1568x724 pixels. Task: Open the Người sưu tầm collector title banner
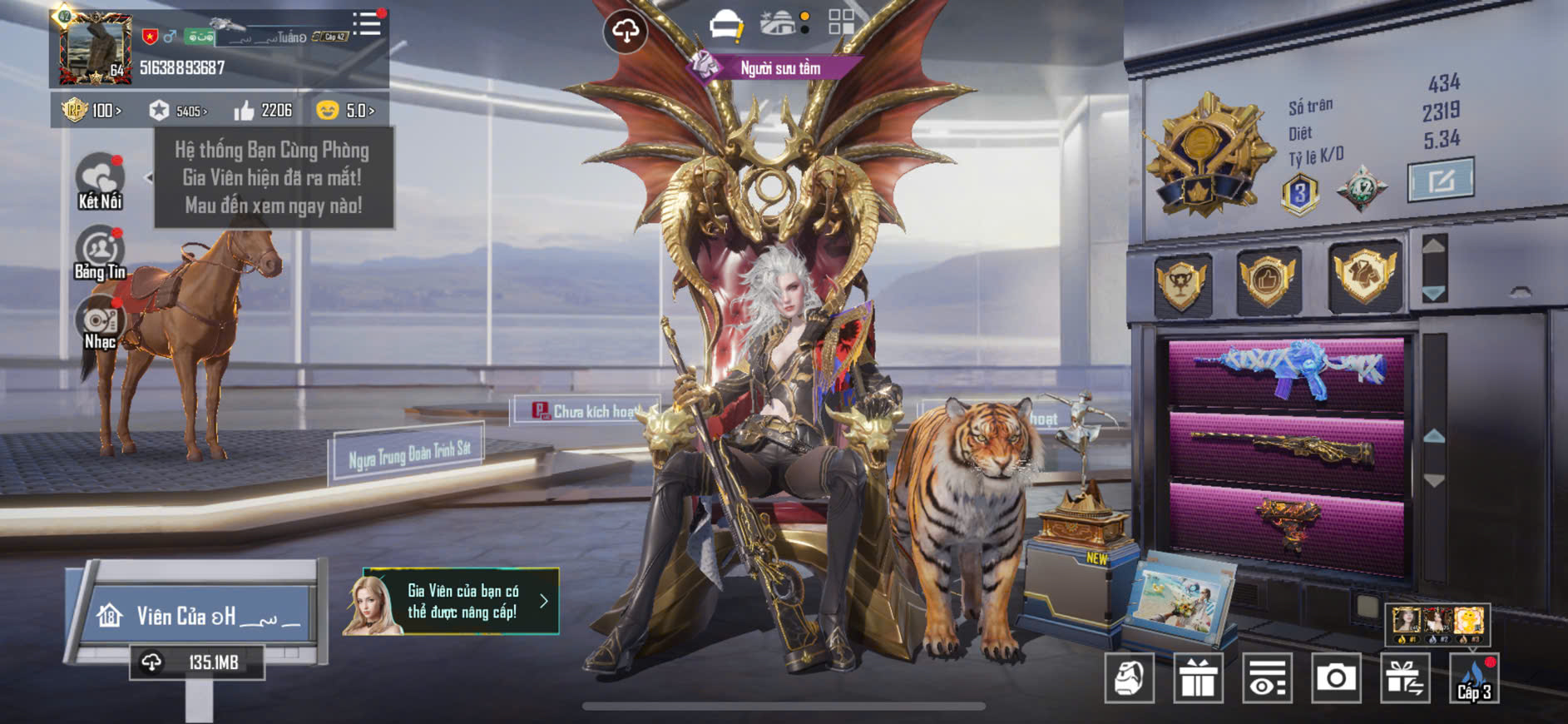779,68
